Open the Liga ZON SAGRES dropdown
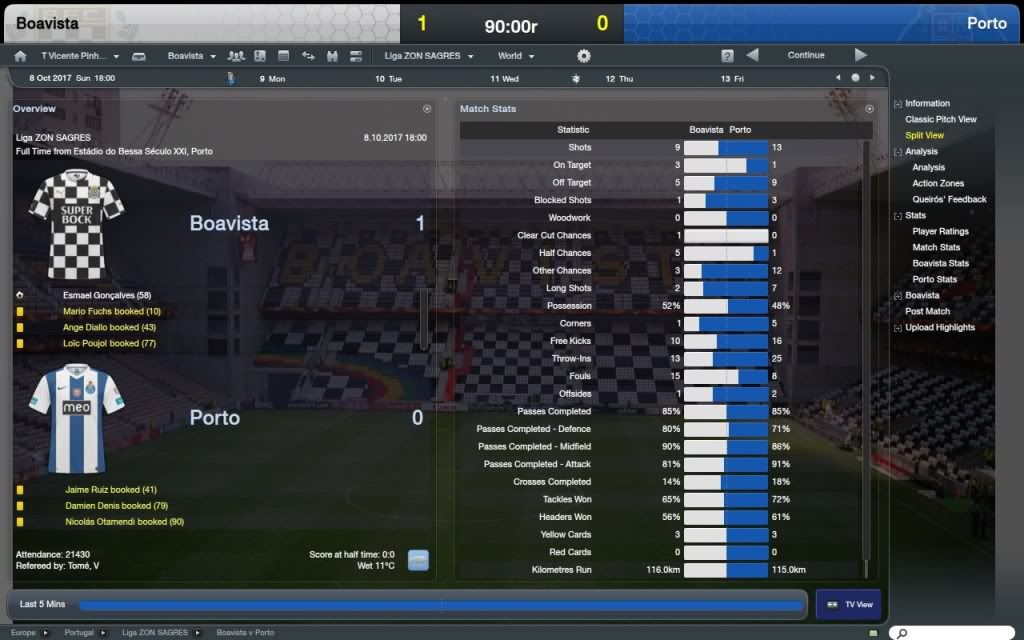 click(x=428, y=56)
